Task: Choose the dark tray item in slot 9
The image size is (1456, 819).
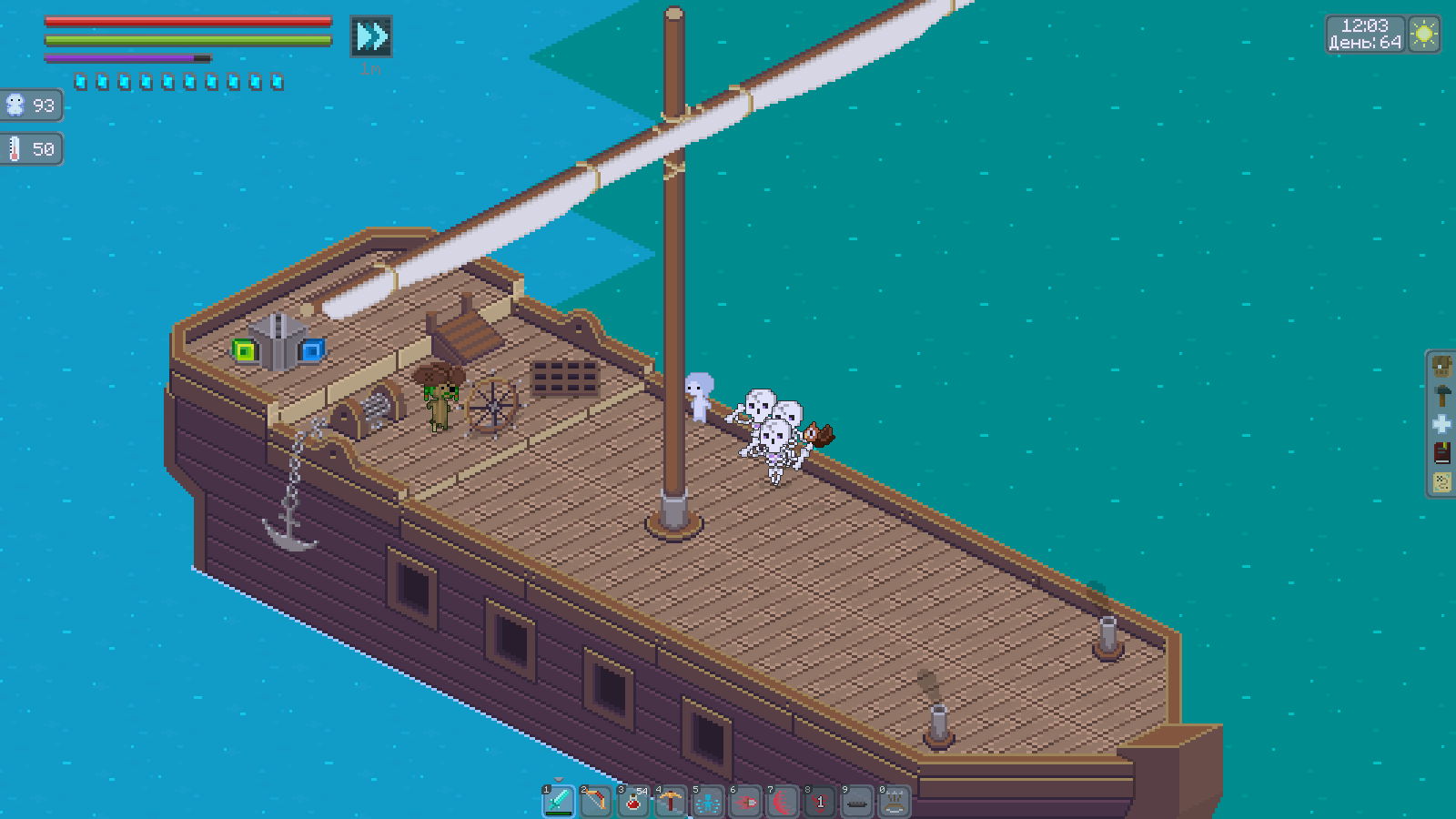Action: pos(857,802)
